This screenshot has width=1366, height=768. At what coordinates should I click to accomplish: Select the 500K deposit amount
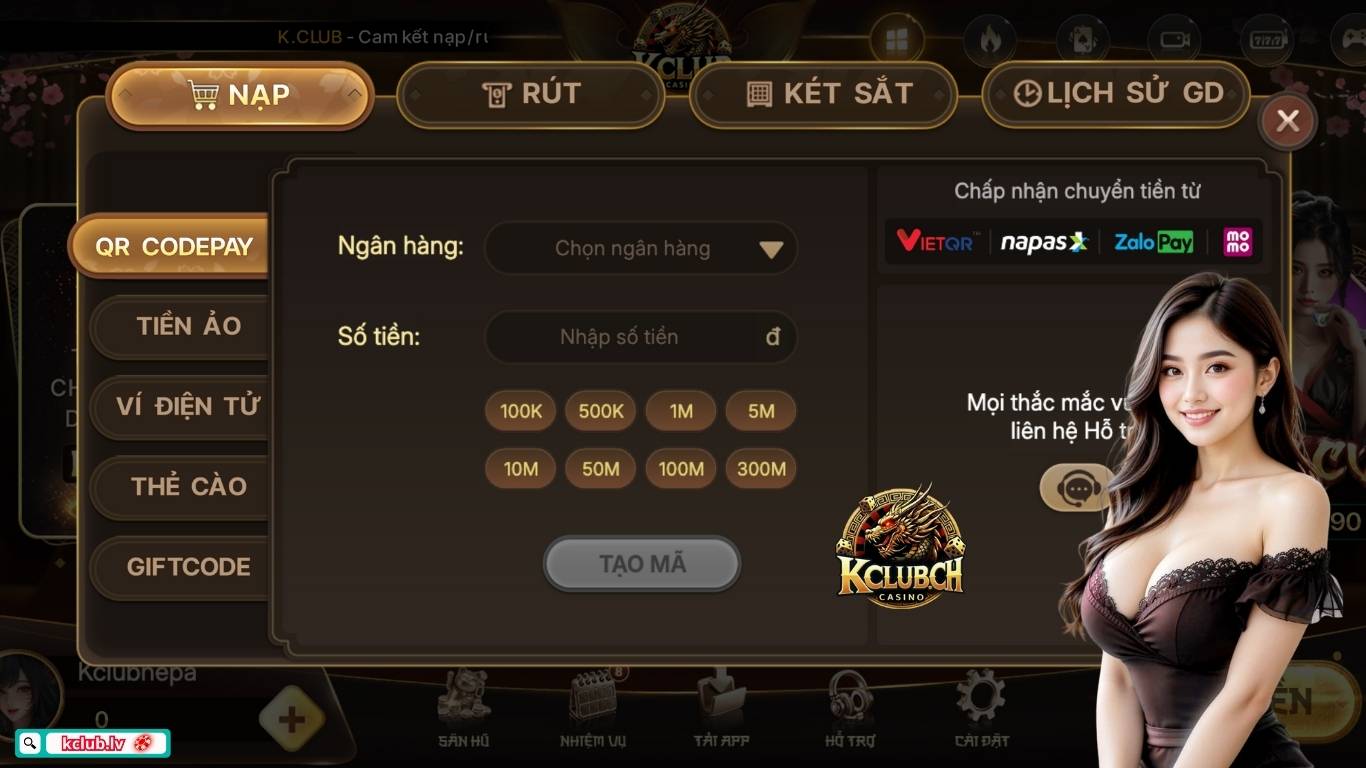click(x=600, y=410)
